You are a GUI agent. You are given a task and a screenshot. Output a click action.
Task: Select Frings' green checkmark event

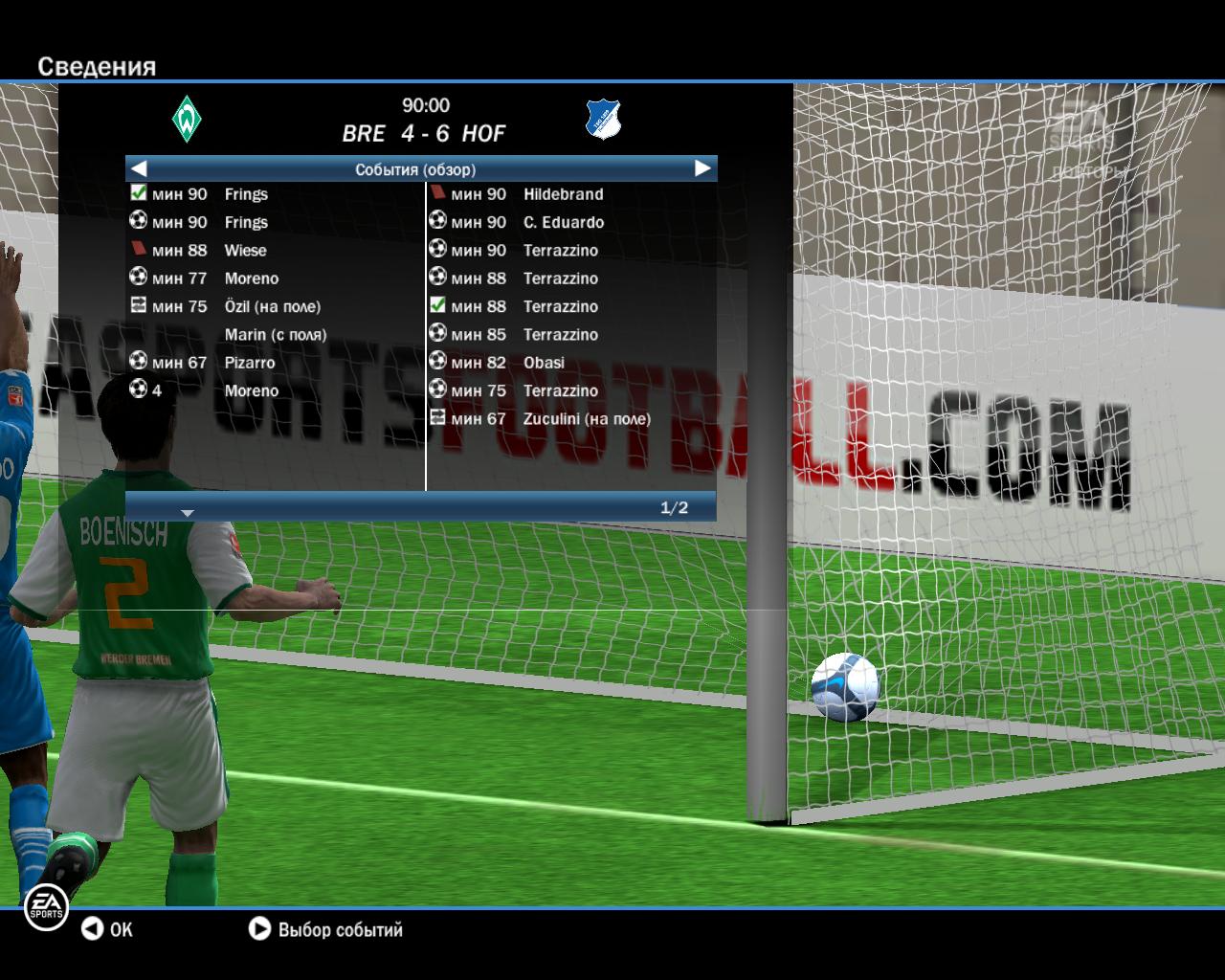point(245,194)
